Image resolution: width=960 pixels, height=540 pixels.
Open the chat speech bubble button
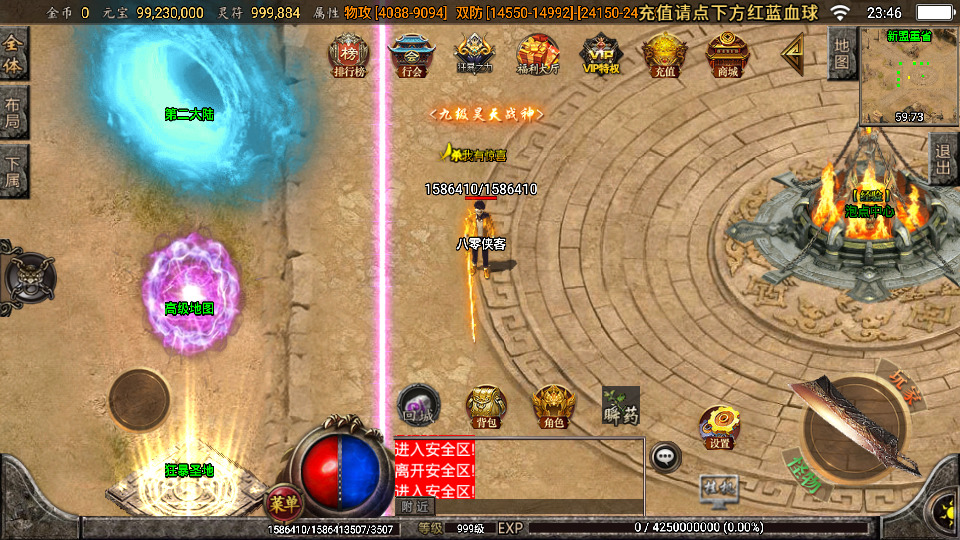point(664,458)
